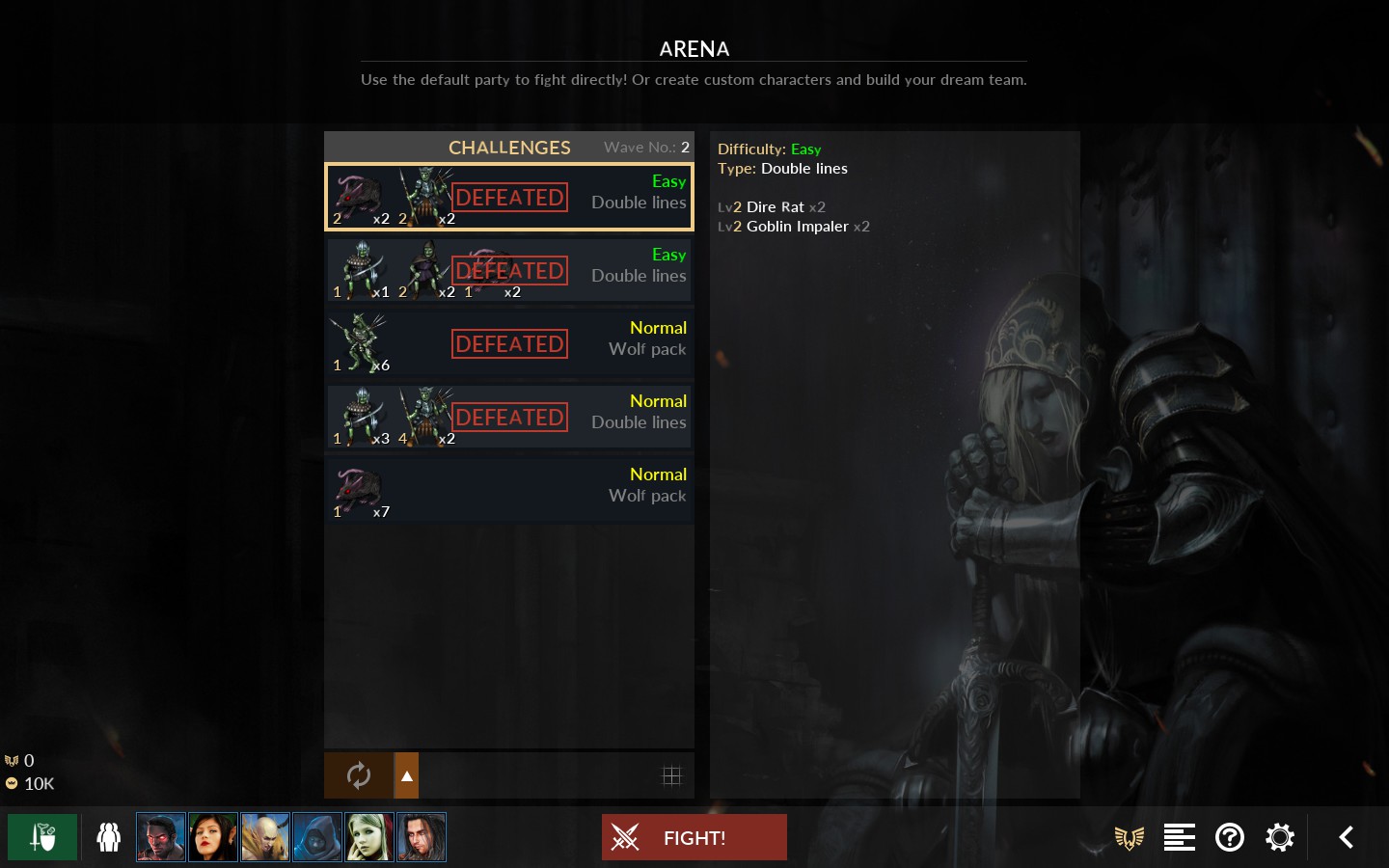Open the golden winged emblem menu
Viewport: 1389px width, 868px height.
(x=1130, y=837)
